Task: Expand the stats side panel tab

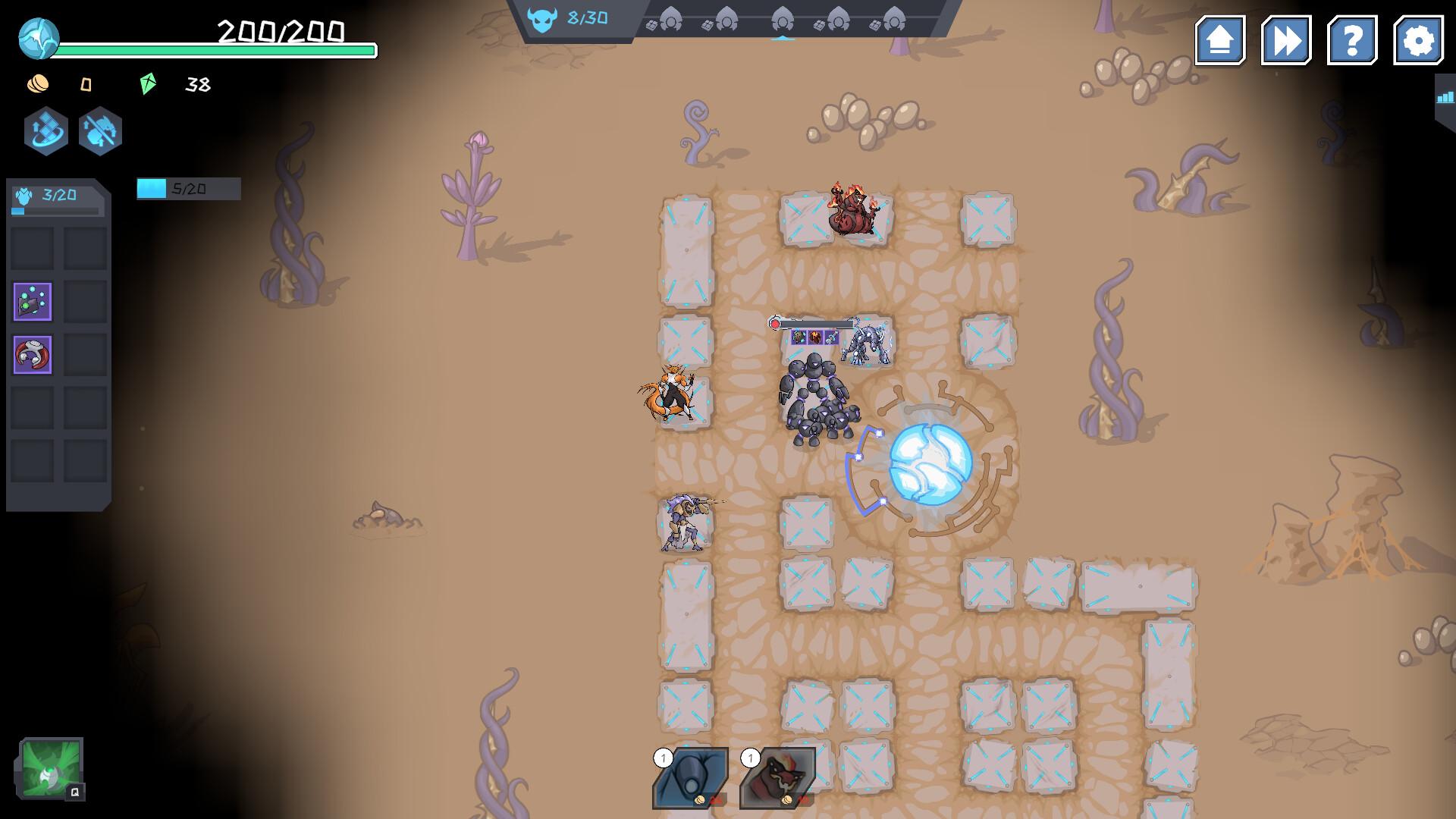Action: tap(1445, 97)
